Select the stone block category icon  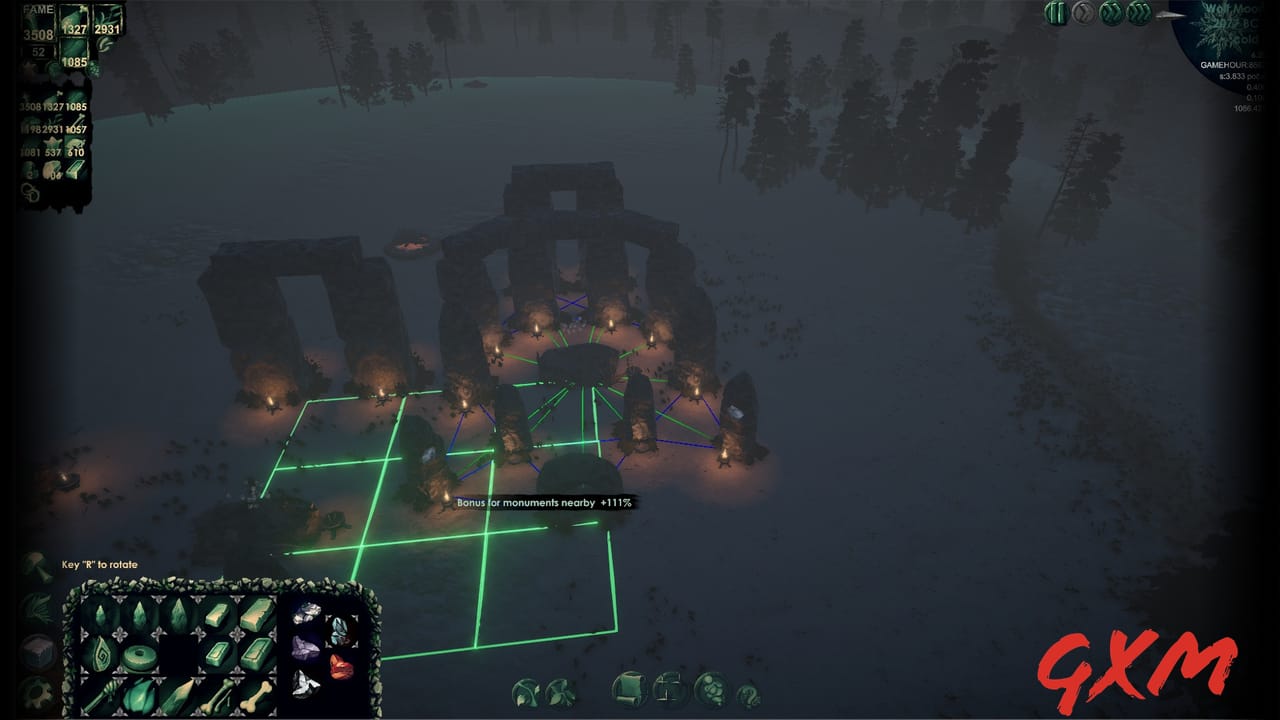pyautogui.click(x=38, y=651)
